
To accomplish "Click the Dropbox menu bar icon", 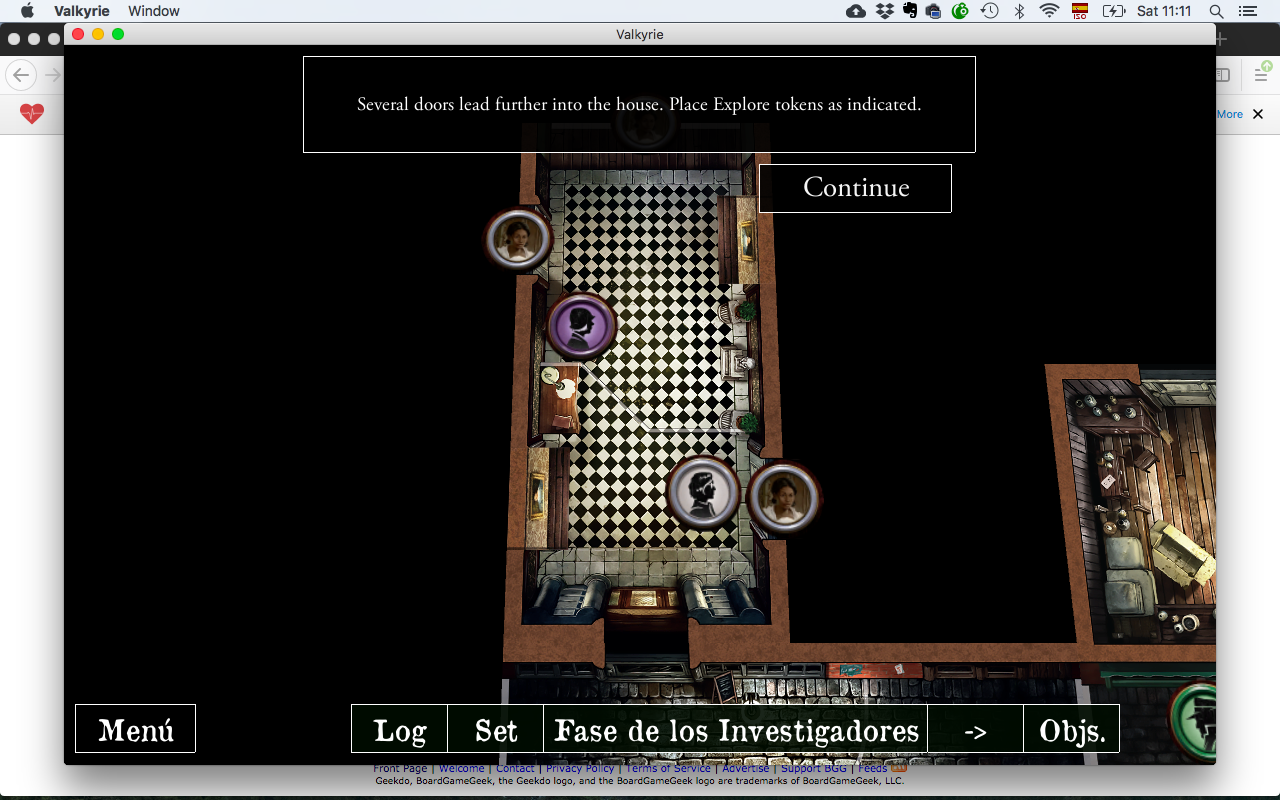I will tap(884, 11).
